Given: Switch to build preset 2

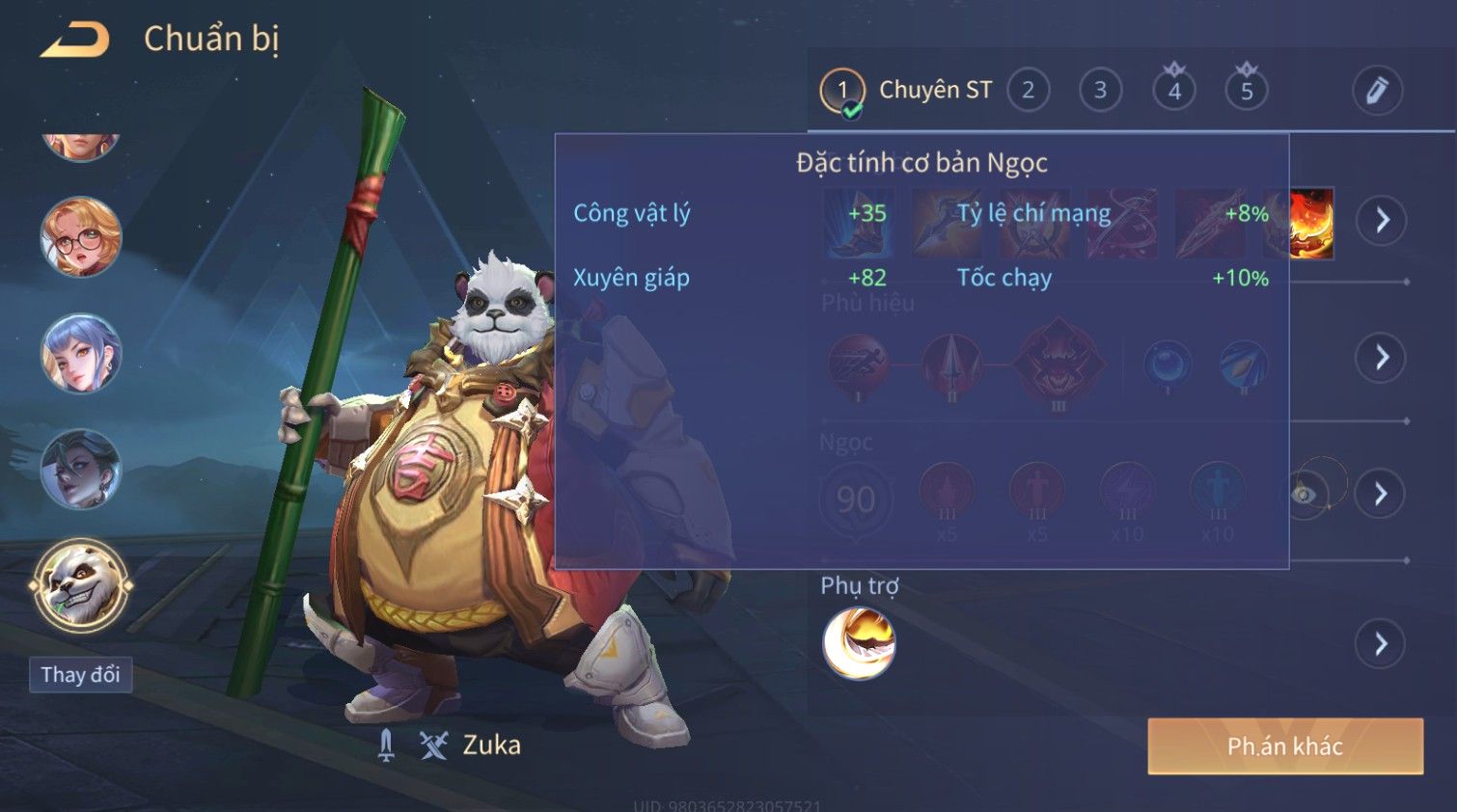Looking at the screenshot, I should [x=1028, y=91].
